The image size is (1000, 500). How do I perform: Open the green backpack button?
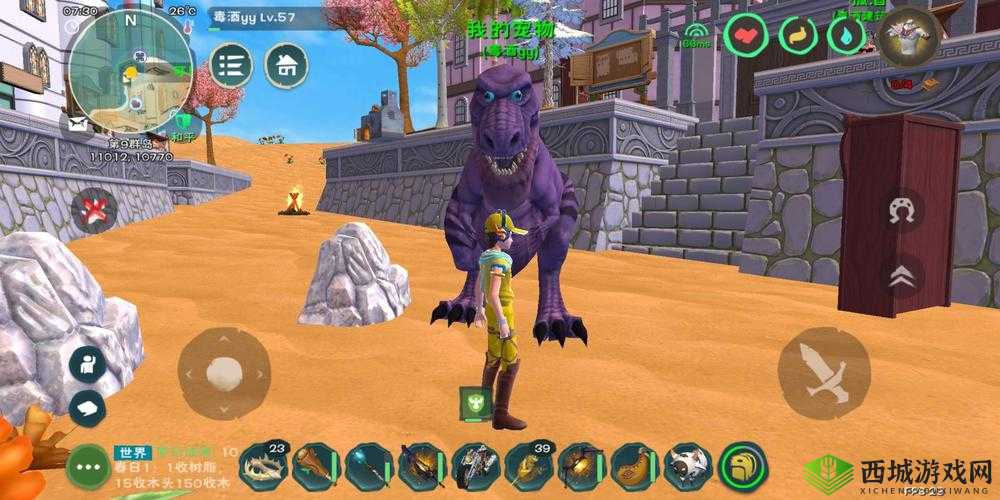742,466
